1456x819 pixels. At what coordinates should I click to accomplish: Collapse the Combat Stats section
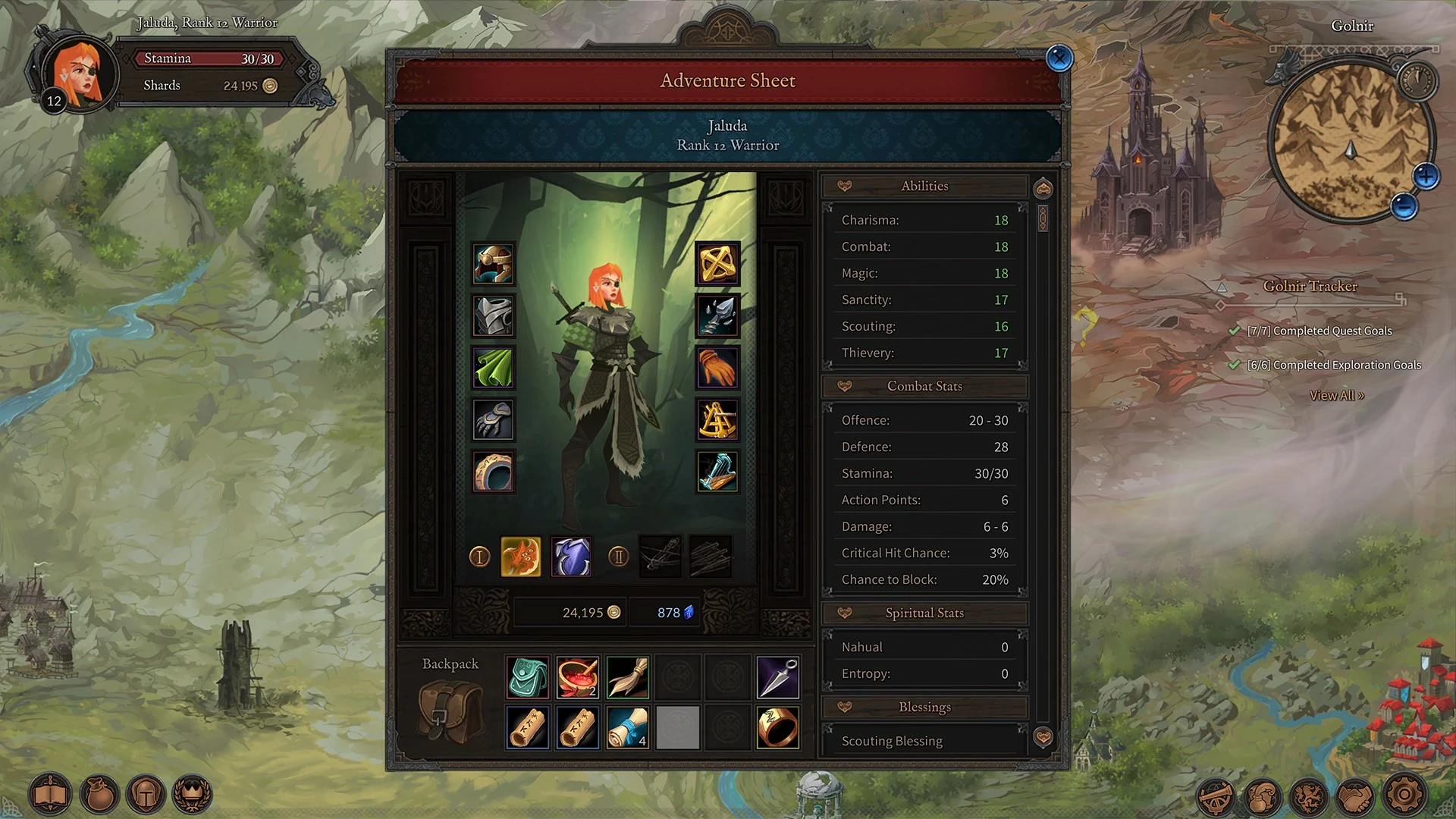(x=924, y=387)
